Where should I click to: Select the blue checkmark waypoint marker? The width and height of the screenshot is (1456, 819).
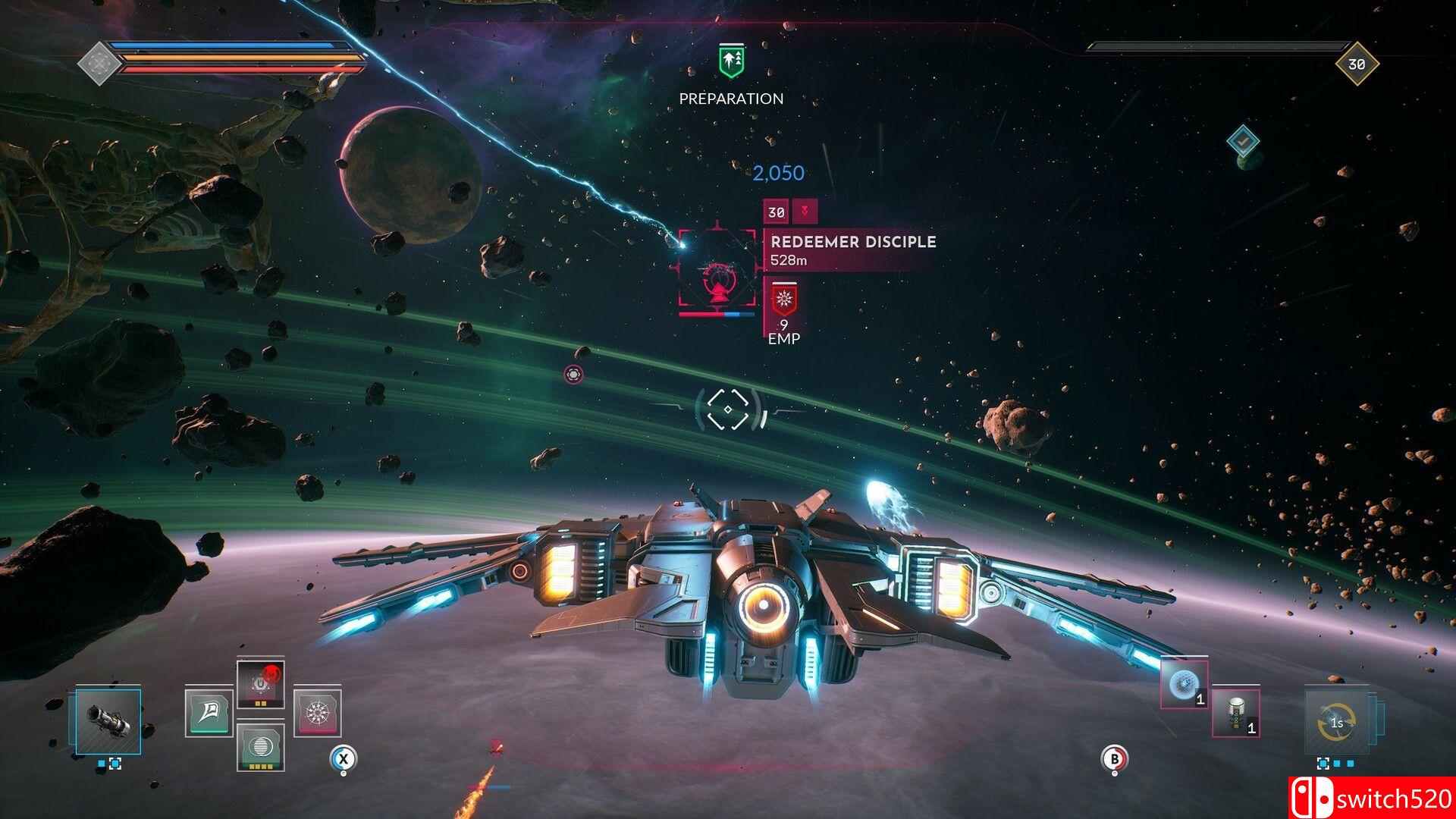tap(1242, 141)
